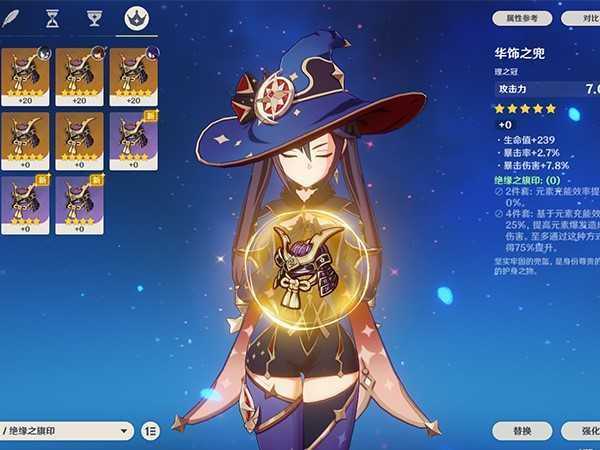Viewport: 600px width, 450px height.
Task: Choose the crown circlet artifact tab
Action: click(135, 18)
